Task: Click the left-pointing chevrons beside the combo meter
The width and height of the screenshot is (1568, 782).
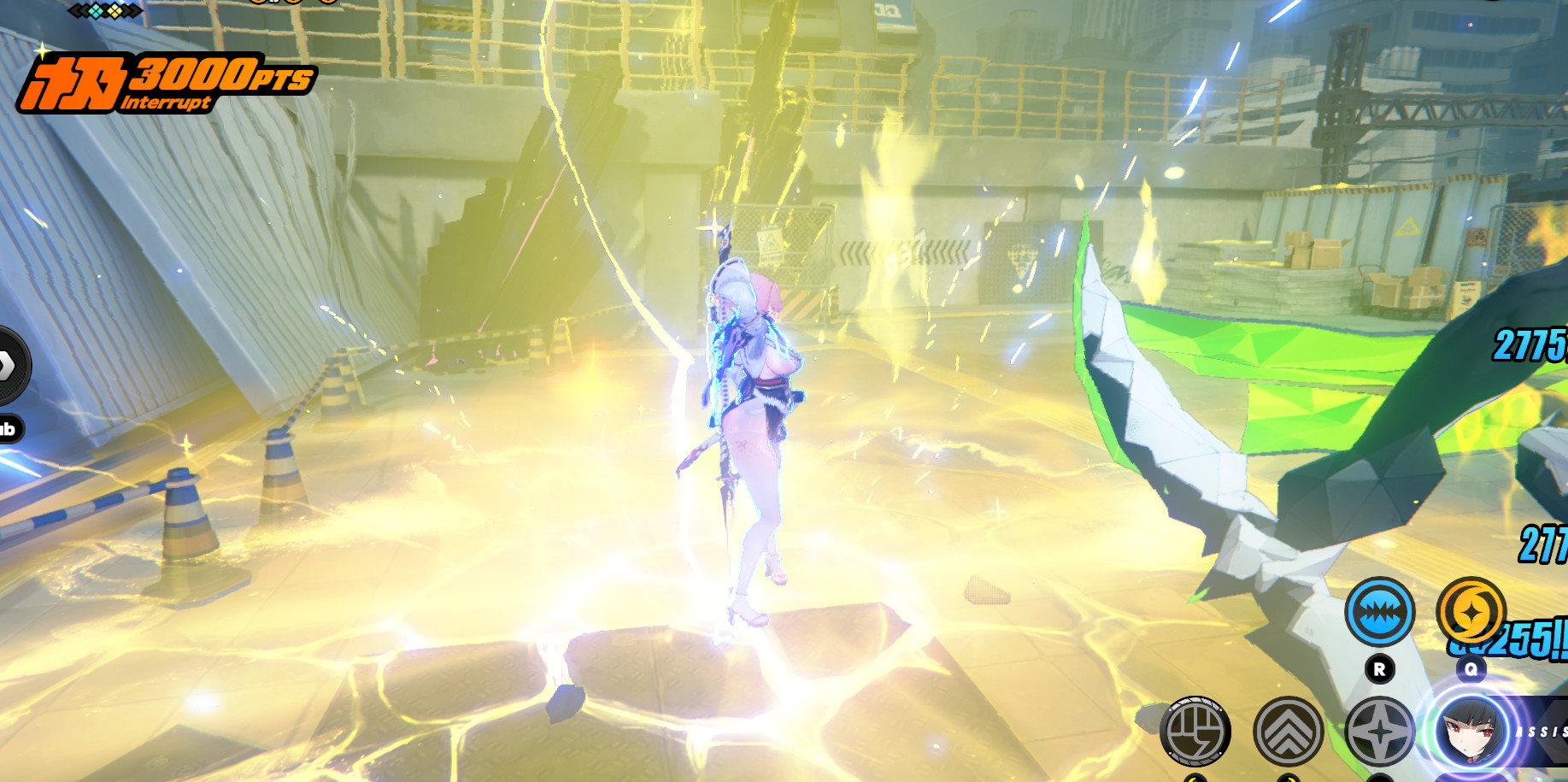Action: pyautogui.click(x=79, y=11)
